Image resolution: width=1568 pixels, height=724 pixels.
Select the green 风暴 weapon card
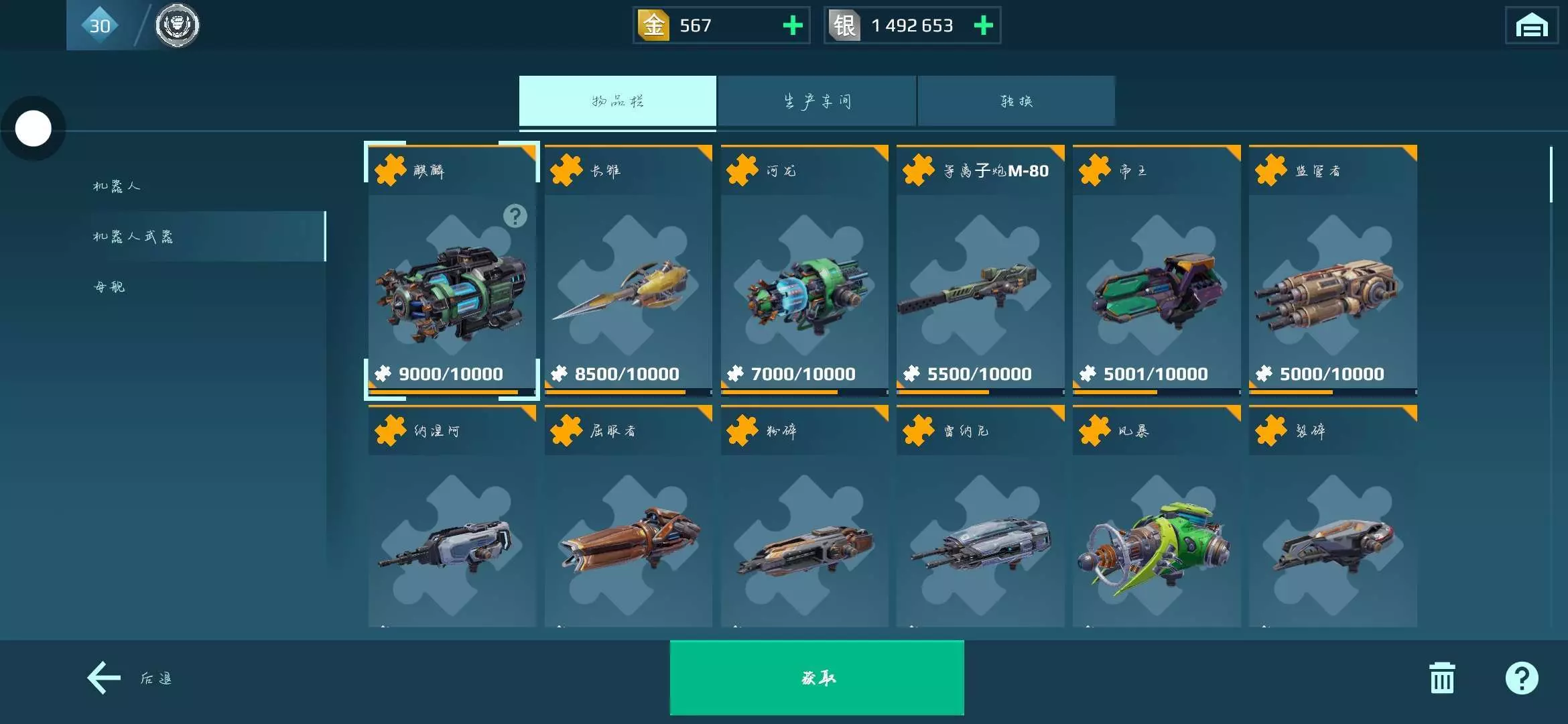click(x=1156, y=530)
